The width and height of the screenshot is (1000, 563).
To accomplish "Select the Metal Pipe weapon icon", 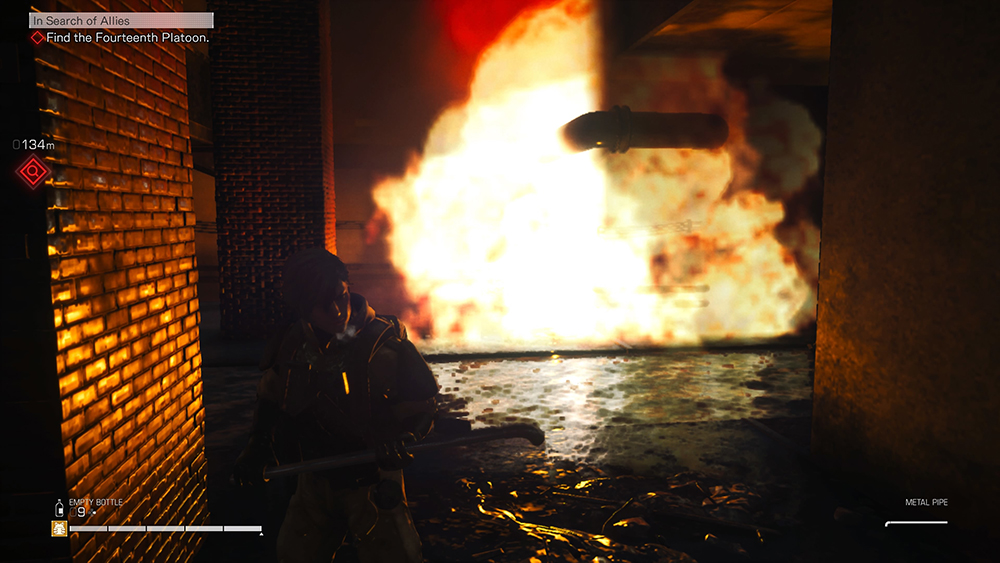I will pos(915,522).
